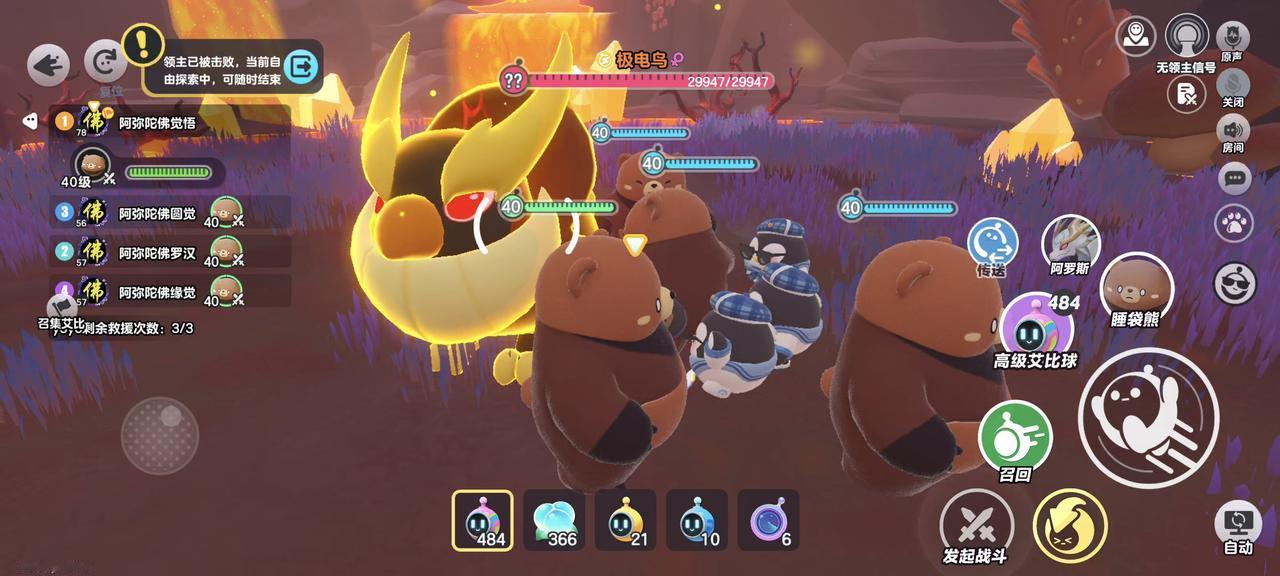Exit the free exploration via the blue exit icon
The image size is (1280, 576).
(x=299, y=67)
